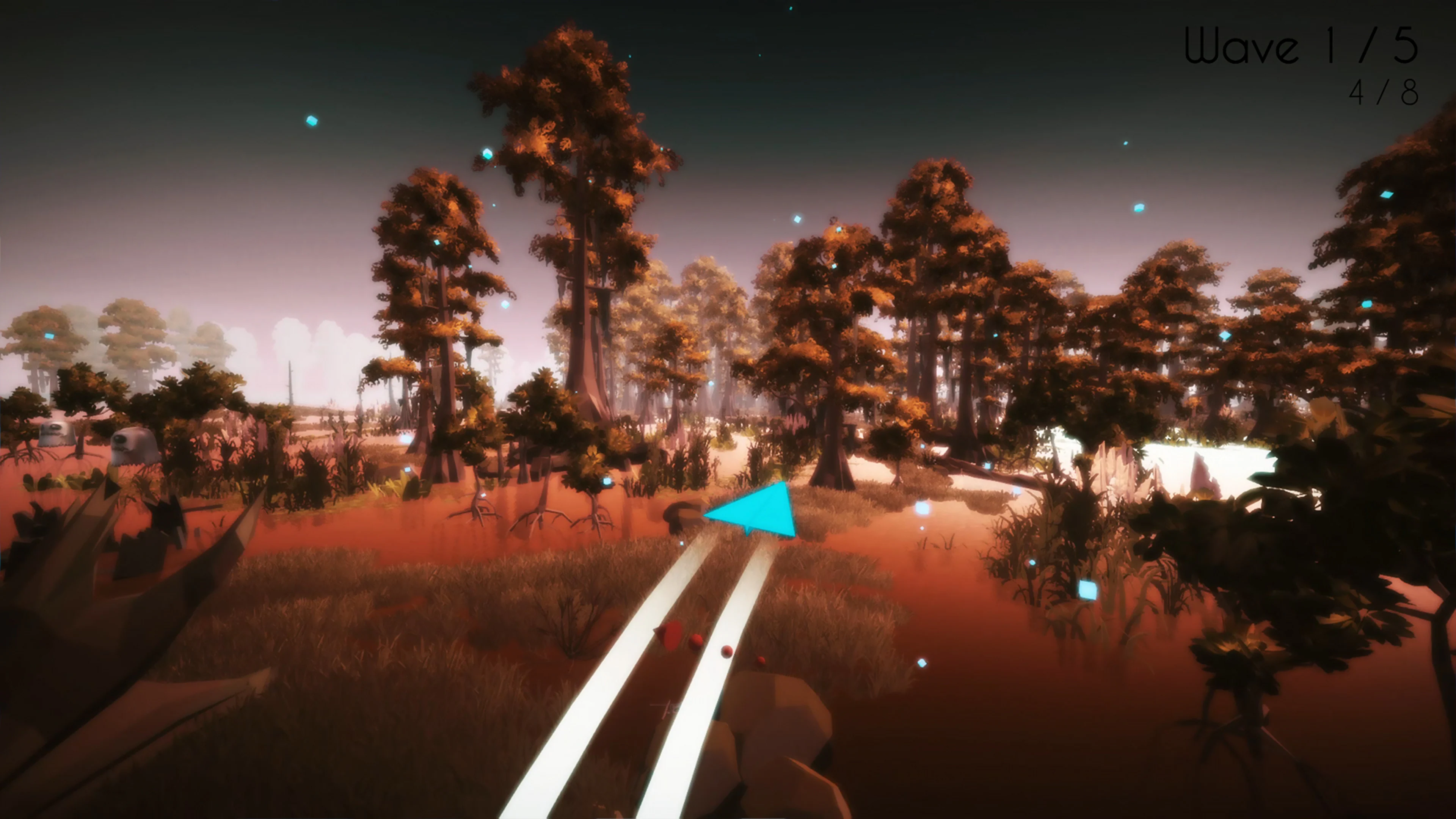Click the Wave 1 / 5 label
The image size is (1456, 819).
pos(1303,45)
